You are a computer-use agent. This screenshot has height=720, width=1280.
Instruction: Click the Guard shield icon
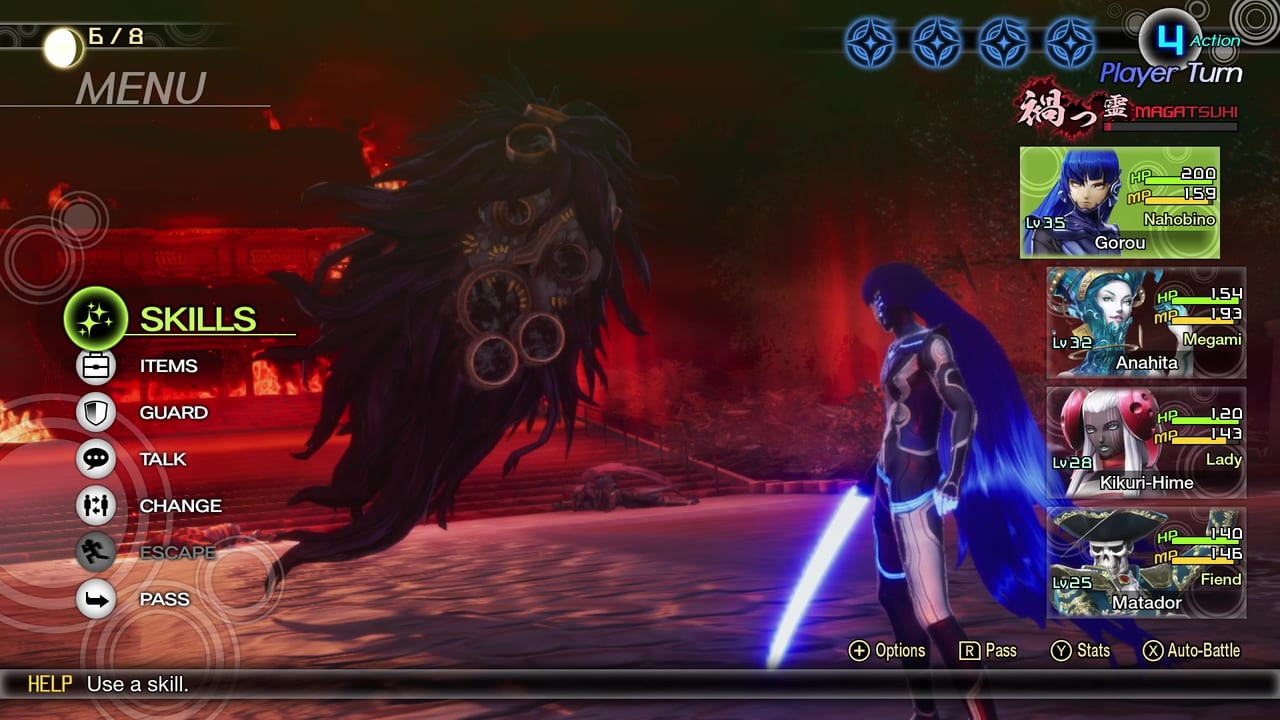point(95,412)
